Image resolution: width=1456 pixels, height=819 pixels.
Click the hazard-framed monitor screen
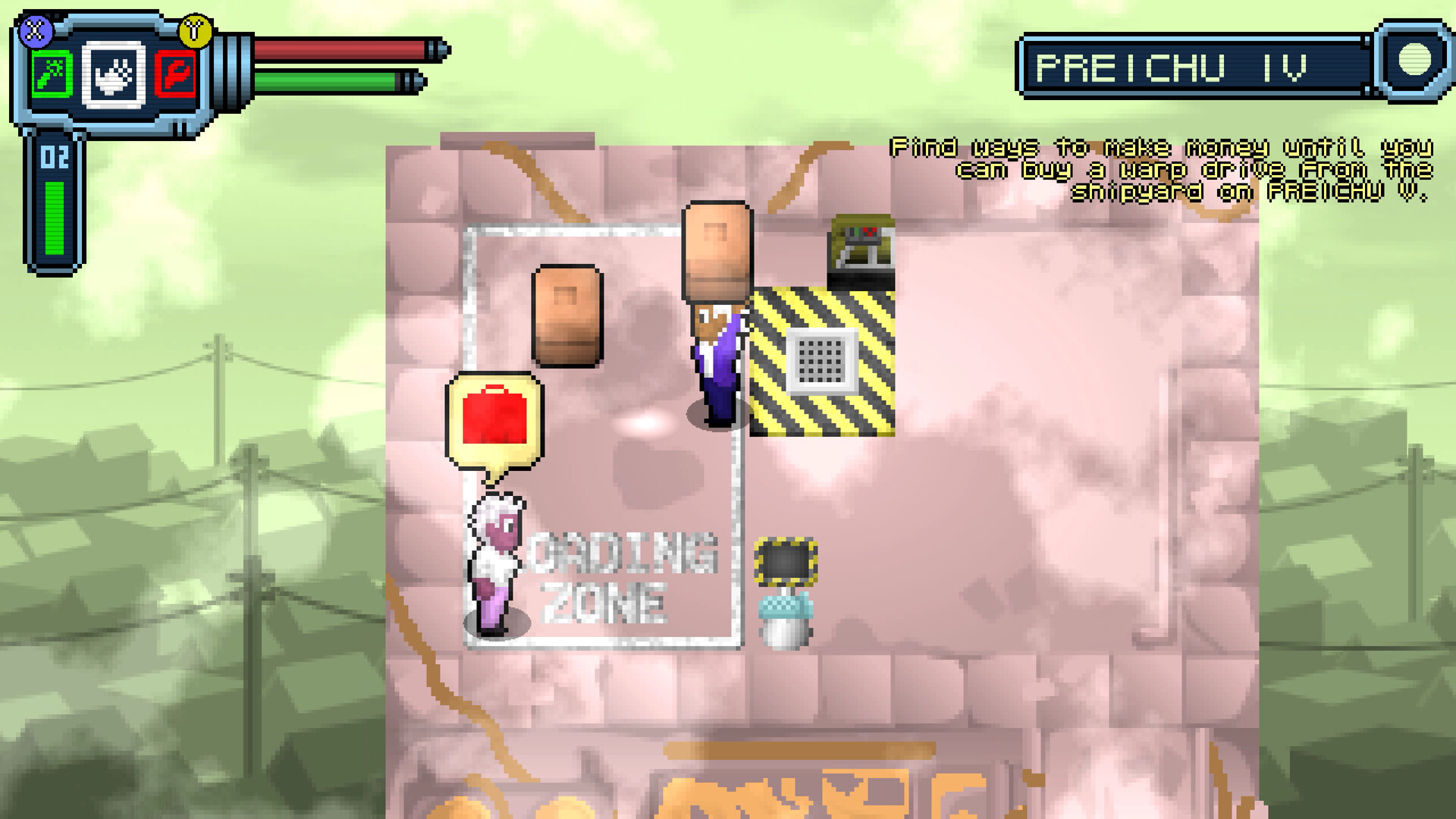(786, 561)
